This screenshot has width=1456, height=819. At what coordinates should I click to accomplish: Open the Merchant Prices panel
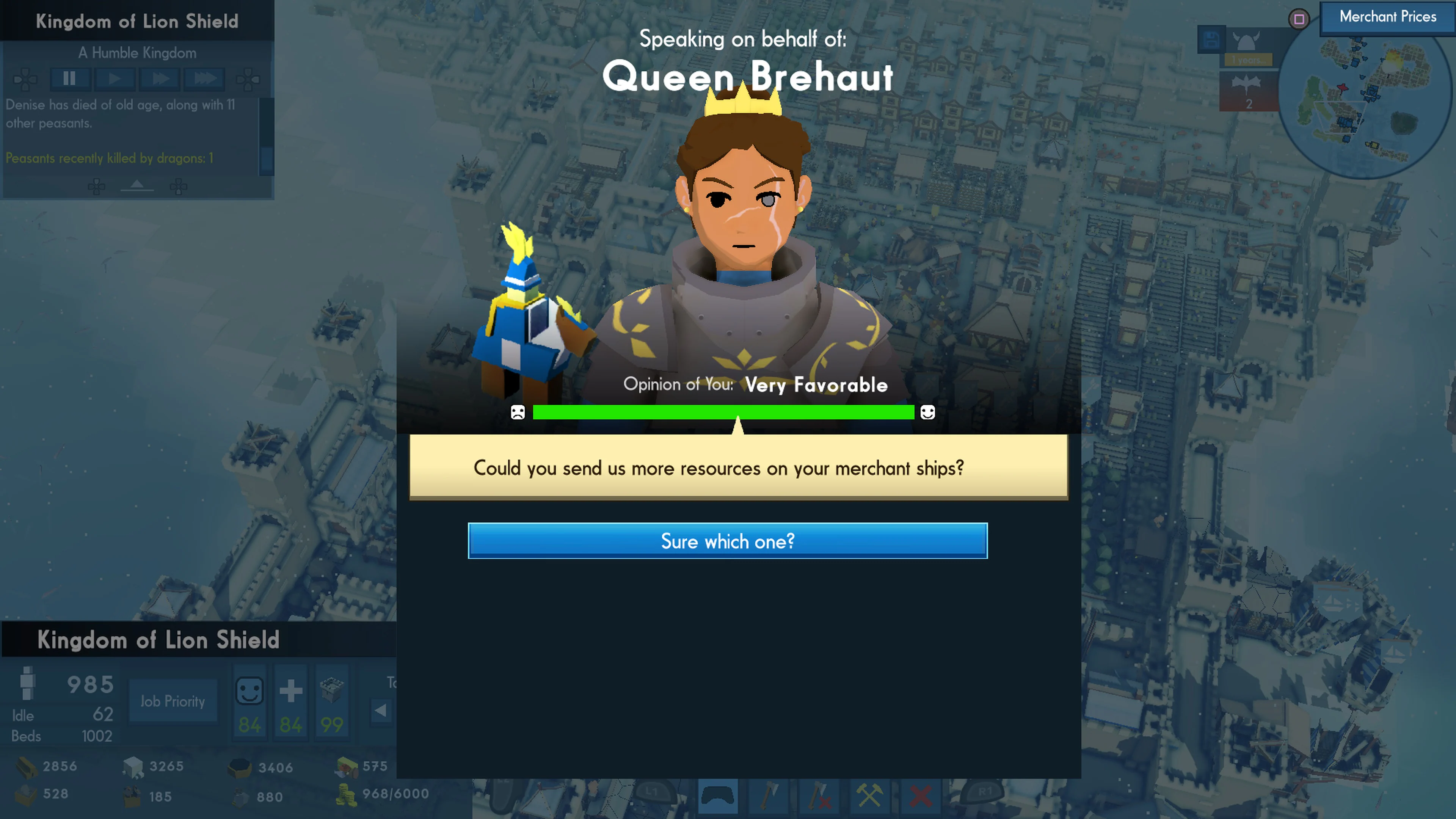pyautogui.click(x=1386, y=17)
